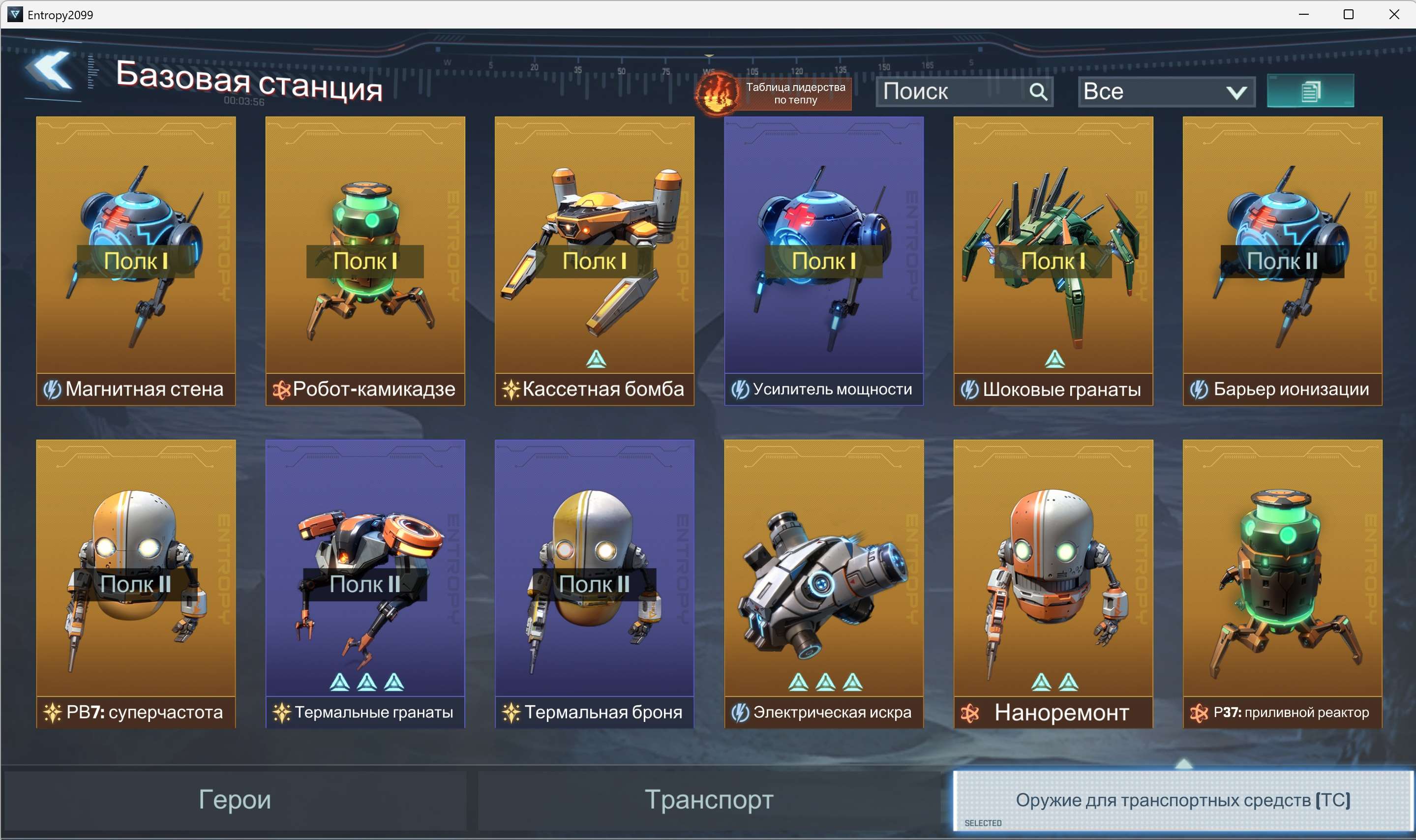Click the clipboard icon in the top right
The height and width of the screenshot is (840, 1416).
1311,90
